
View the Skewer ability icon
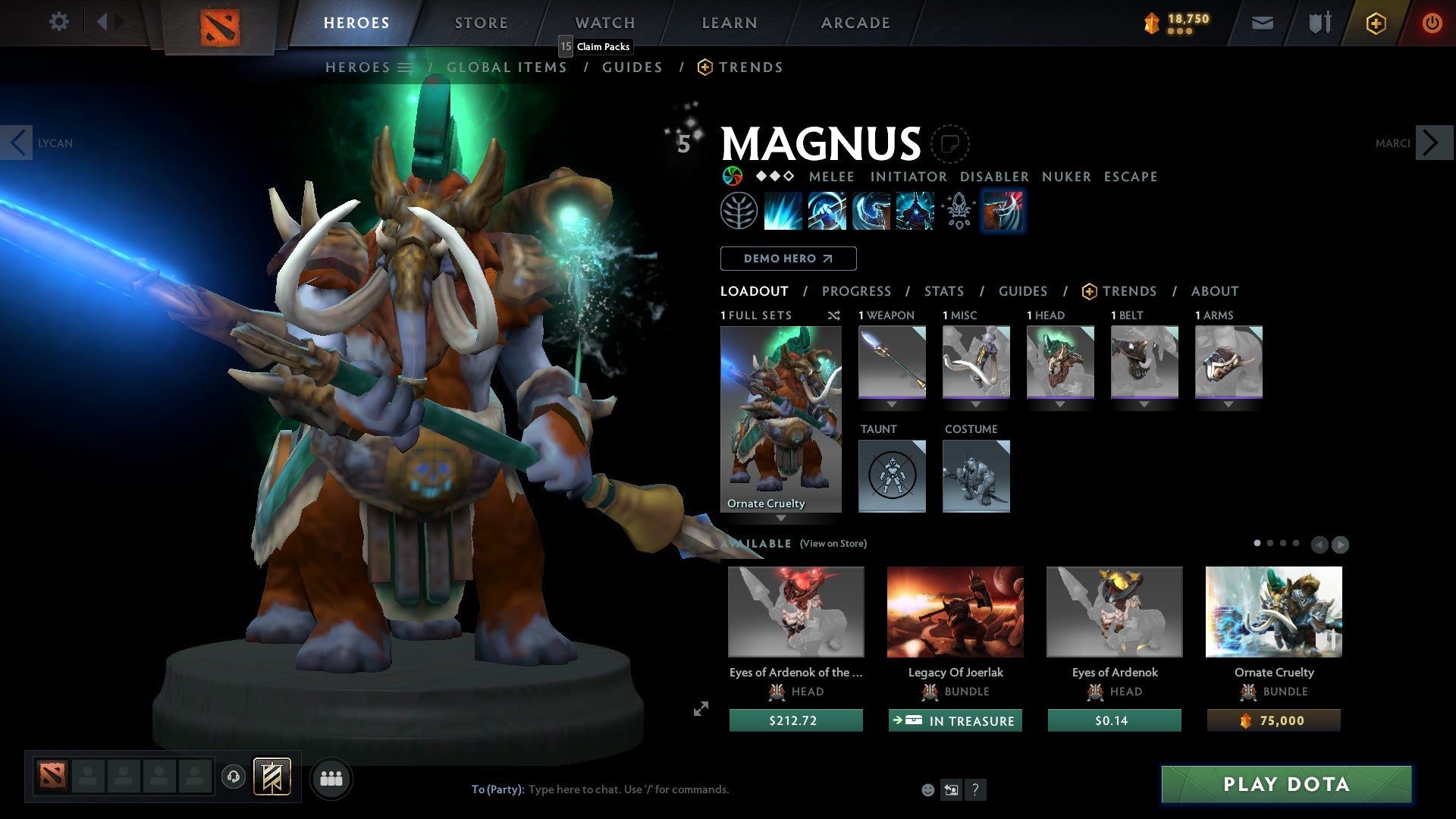coord(871,211)
